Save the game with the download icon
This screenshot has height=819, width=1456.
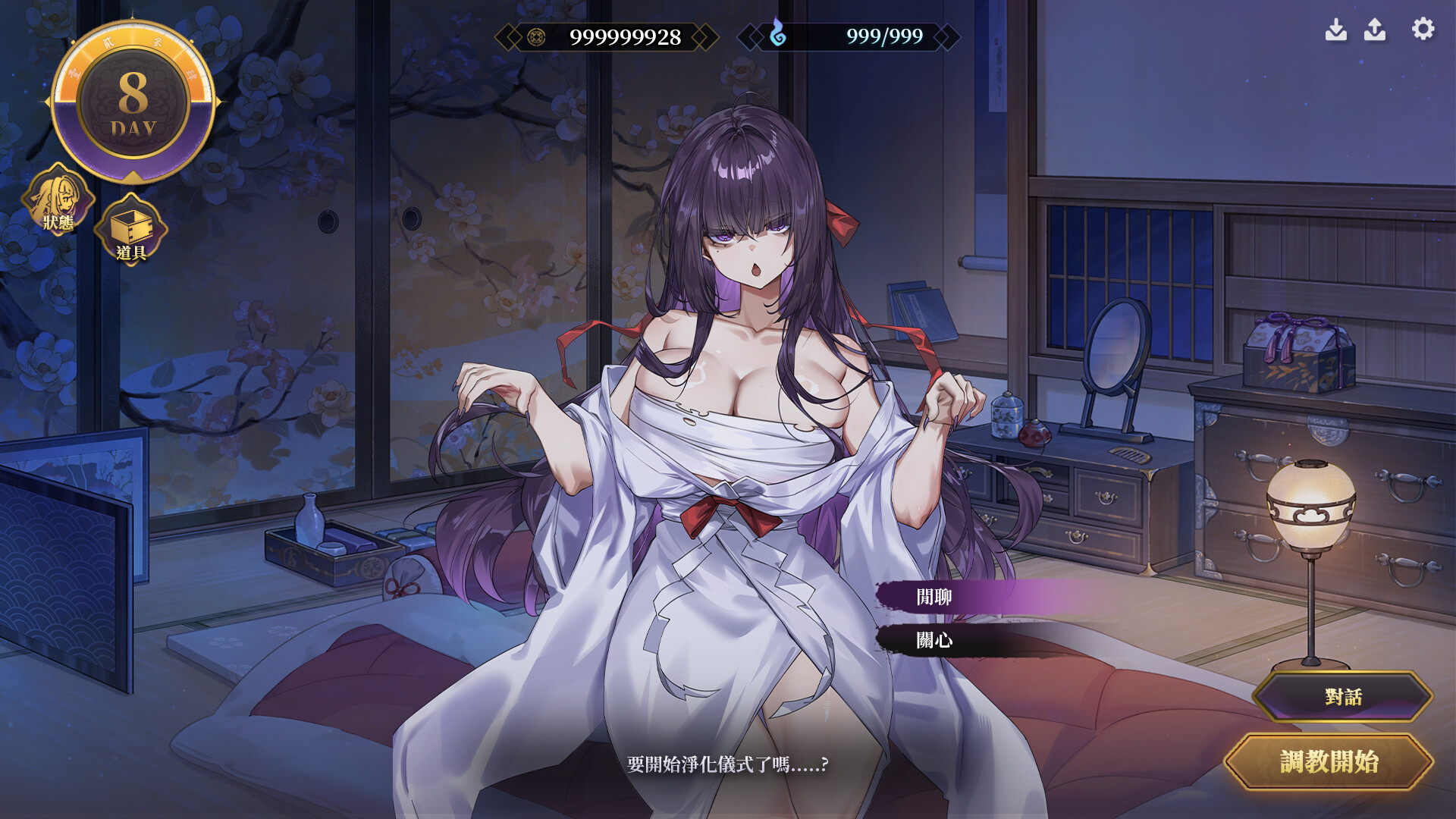[1337, 30]
